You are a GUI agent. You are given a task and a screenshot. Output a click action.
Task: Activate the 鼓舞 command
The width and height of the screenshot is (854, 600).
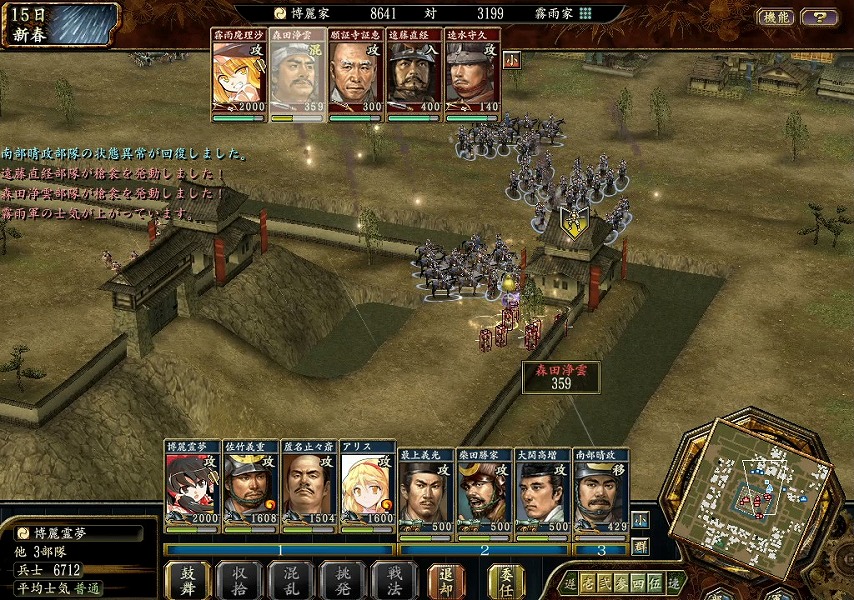[188, 580]
